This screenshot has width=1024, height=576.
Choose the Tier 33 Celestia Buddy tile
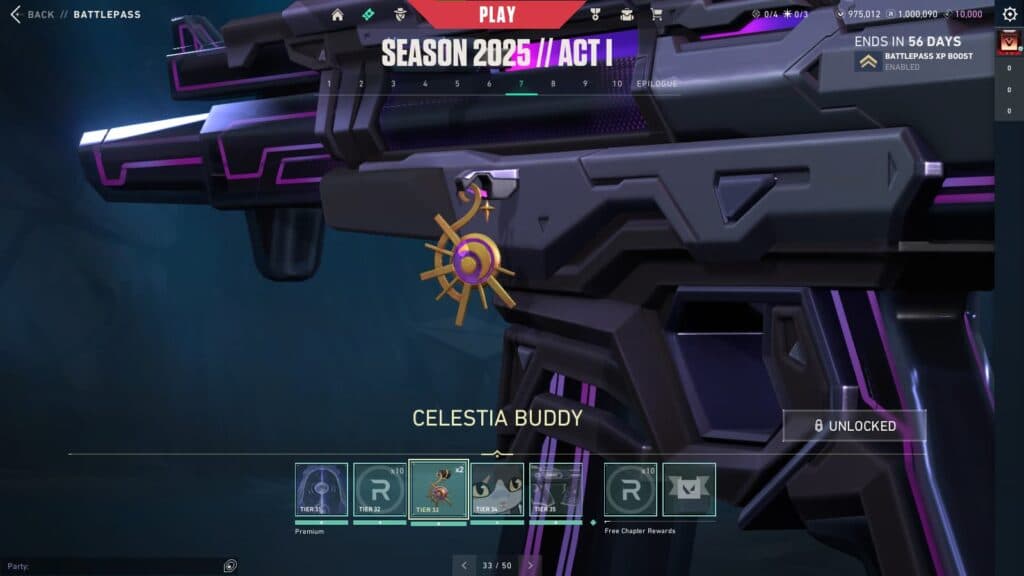(439, 489)
